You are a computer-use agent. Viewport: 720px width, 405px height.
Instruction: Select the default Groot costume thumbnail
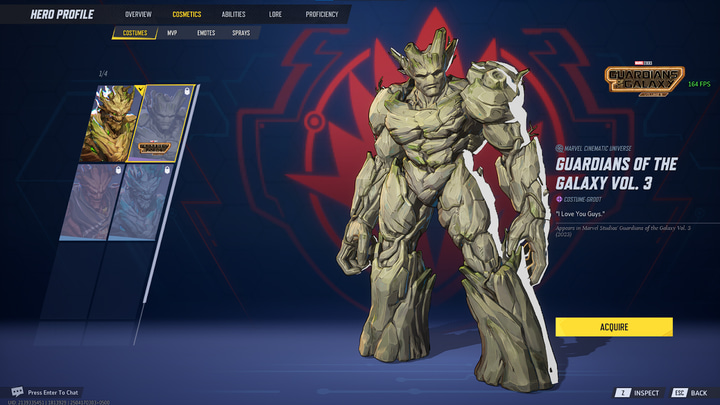pyautogui.click(x=111, y=123)
